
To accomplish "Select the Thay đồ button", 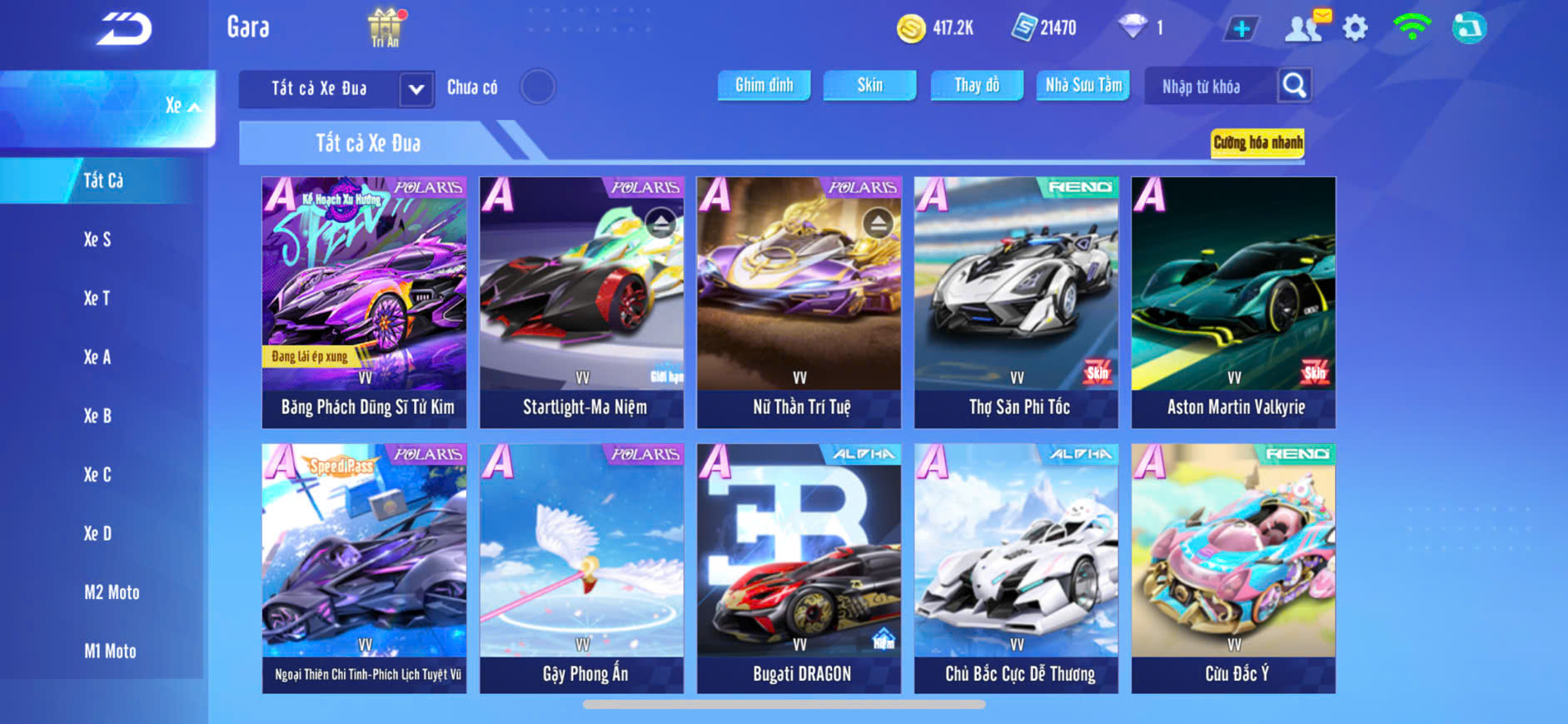I will [976, 85].
